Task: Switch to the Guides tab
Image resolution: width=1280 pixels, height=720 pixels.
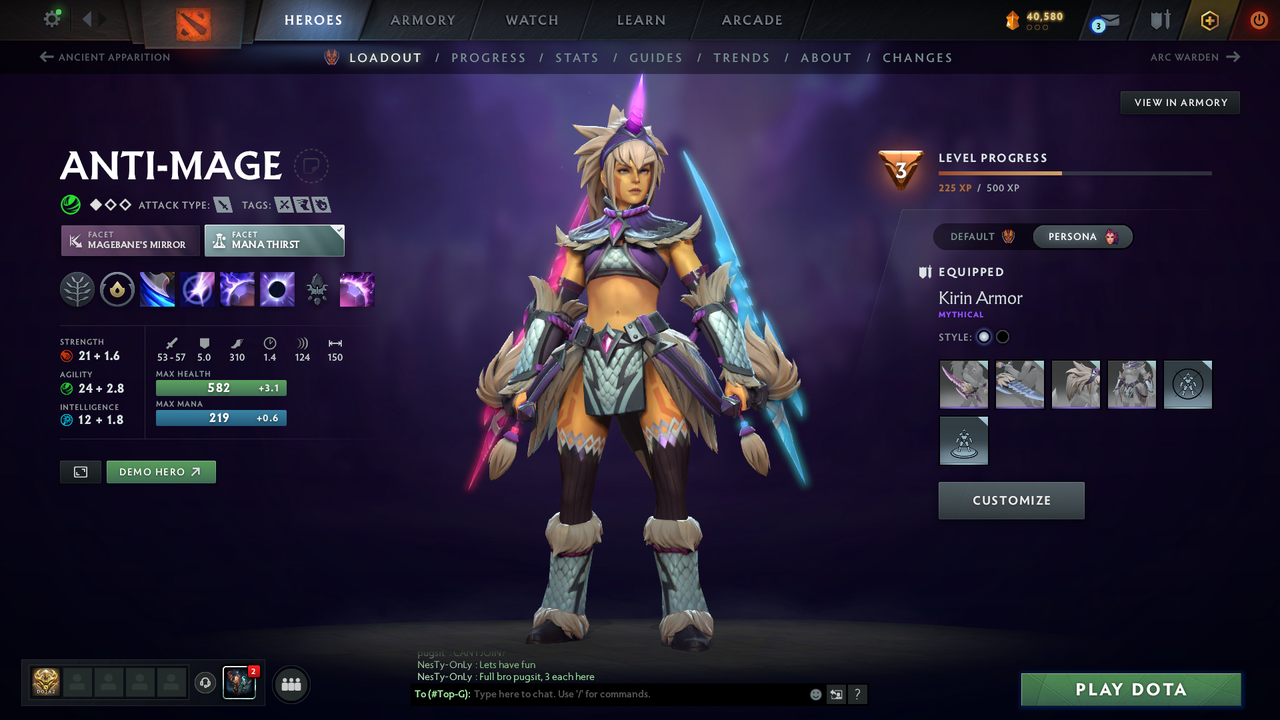Action: point(656,57)
